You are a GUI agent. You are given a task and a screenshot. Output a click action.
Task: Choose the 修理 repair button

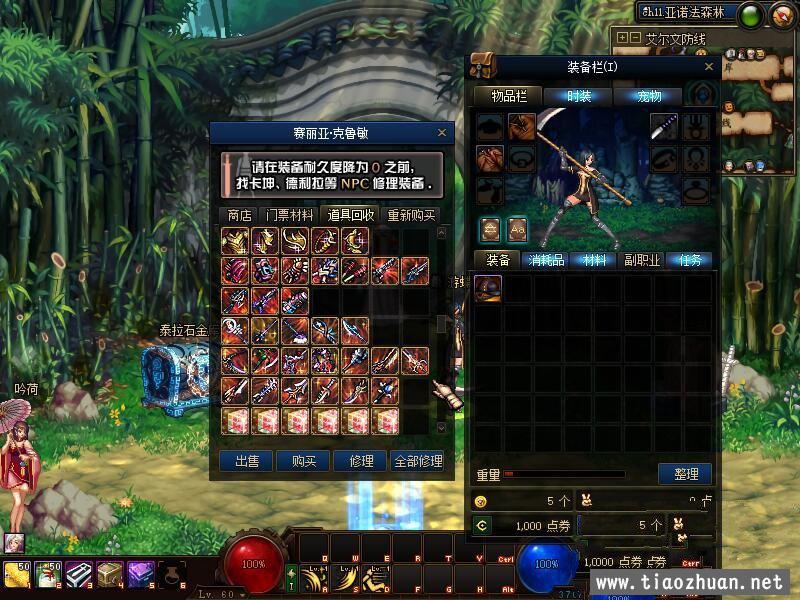point(361,461)
